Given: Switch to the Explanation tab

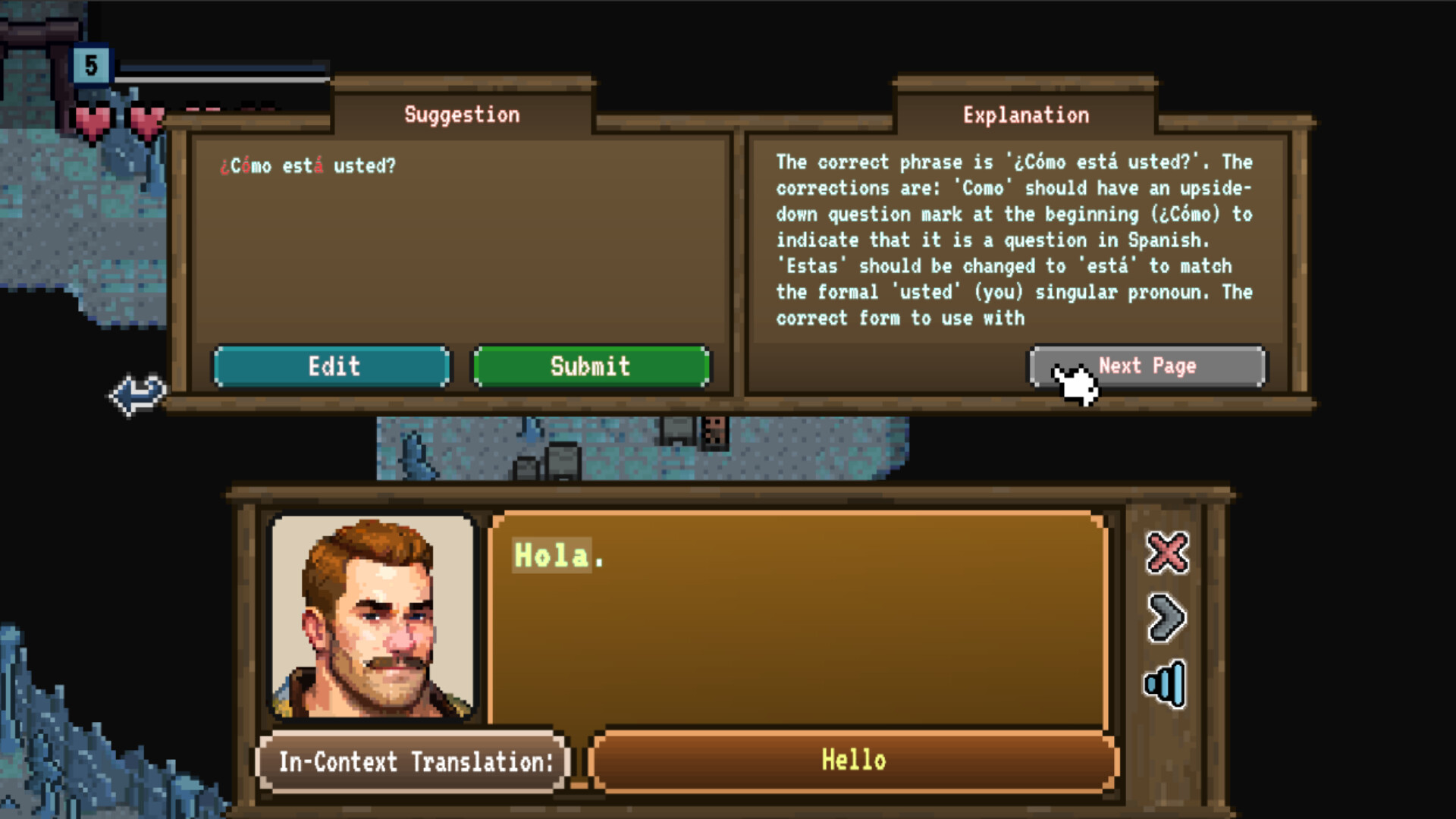Looking at the screenshot, I should (1026, 114).
